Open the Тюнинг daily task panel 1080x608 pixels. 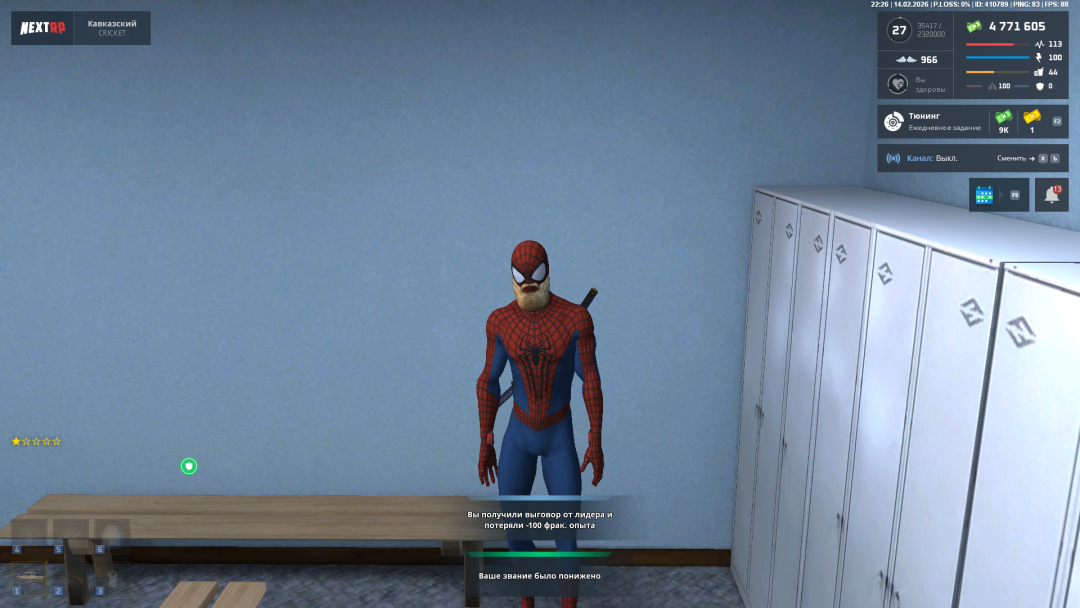point(972,122)
